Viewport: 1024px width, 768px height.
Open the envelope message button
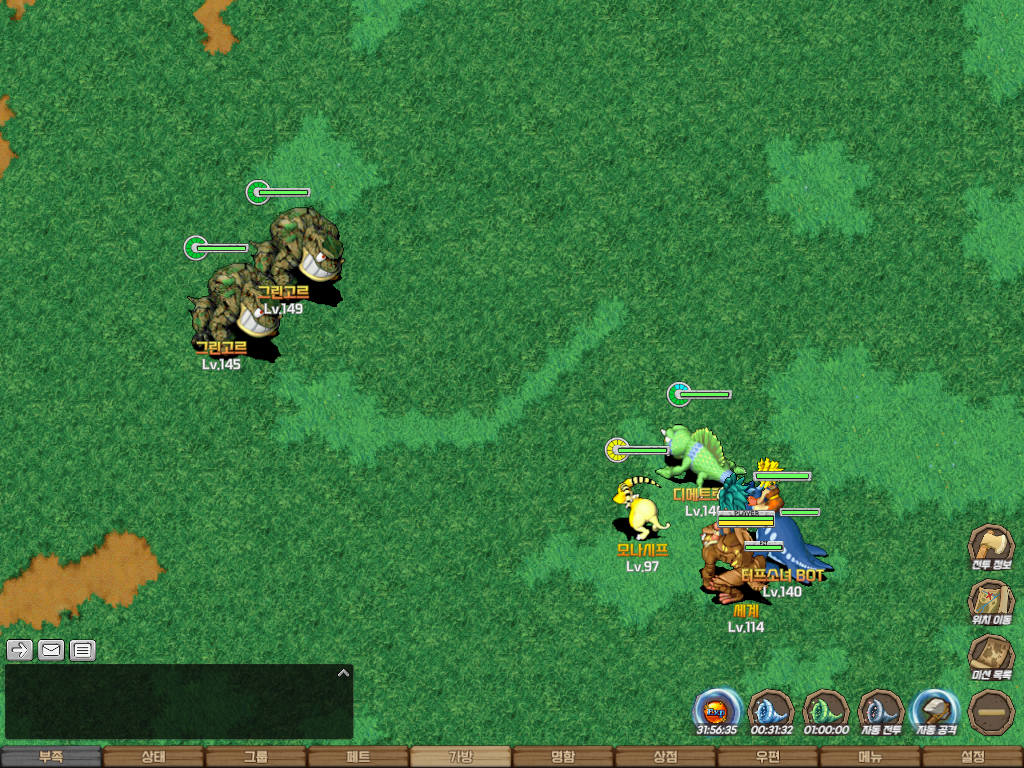(51, 650)
